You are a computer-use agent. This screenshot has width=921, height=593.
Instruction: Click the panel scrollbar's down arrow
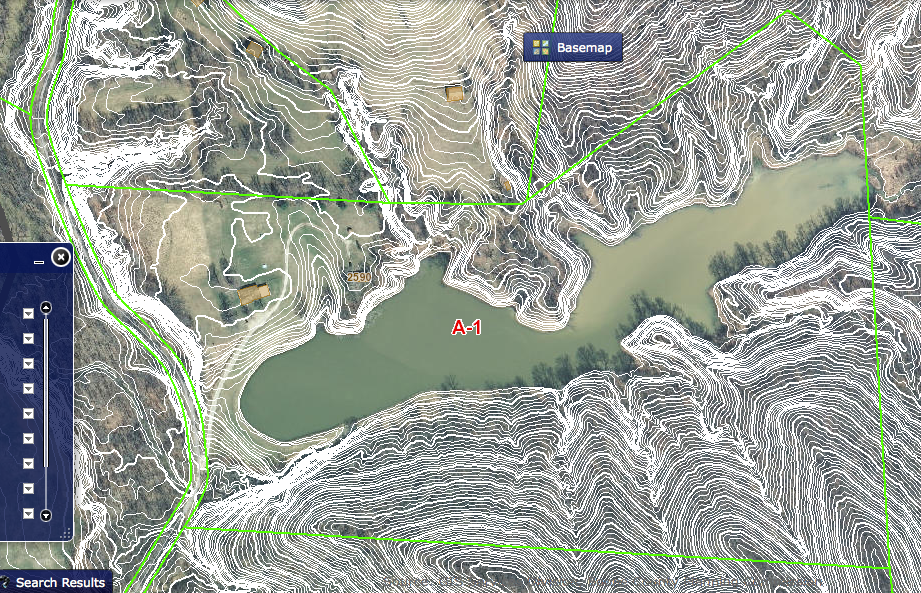[46, 515]
